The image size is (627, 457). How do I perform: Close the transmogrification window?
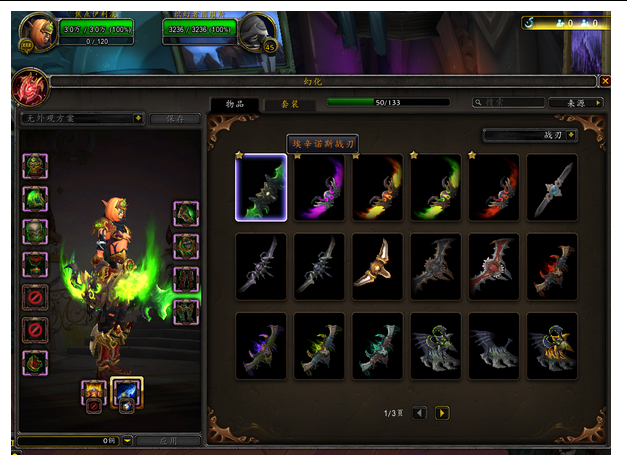click(x=605, y=81)
